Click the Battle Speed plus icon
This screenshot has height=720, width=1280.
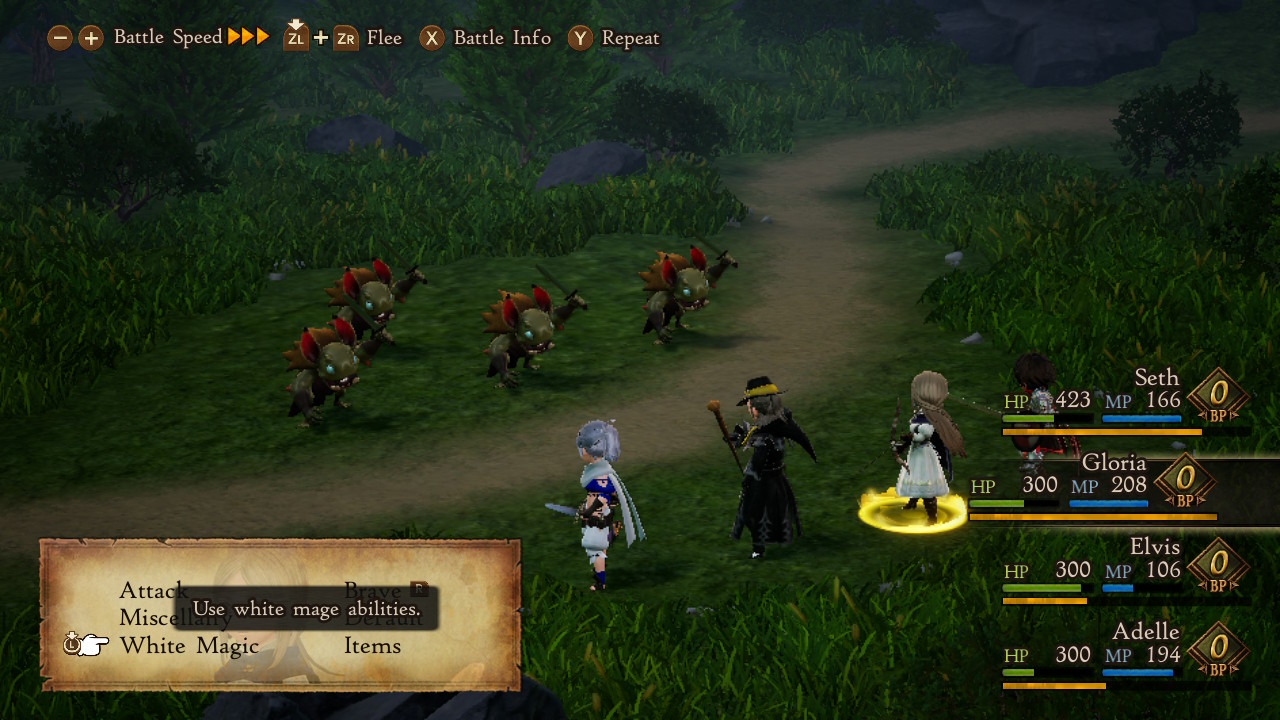[90, 37]
